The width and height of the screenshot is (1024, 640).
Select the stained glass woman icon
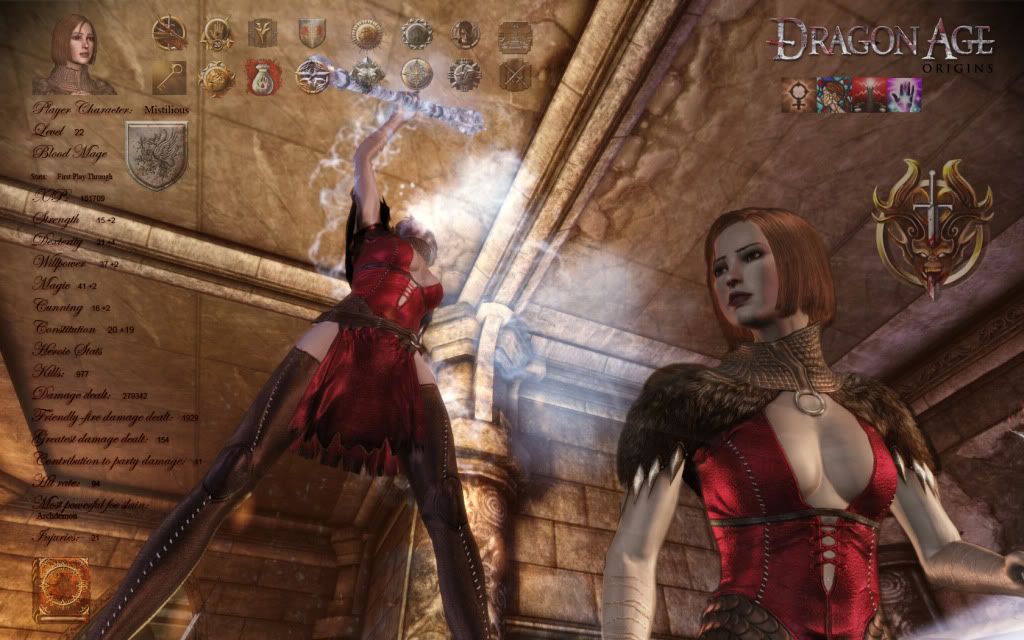click(834, 95)
